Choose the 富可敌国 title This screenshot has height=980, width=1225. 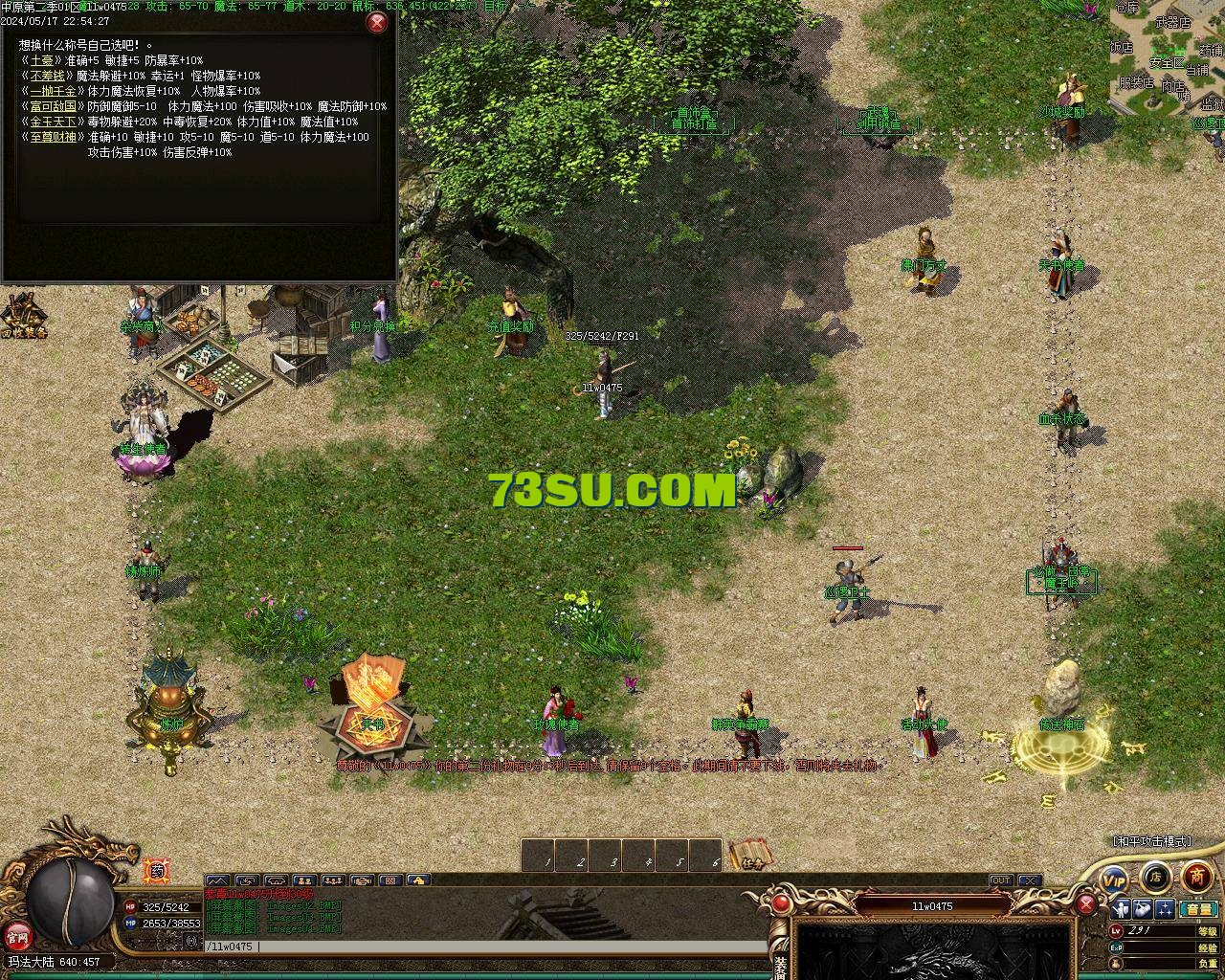point(53,106)
